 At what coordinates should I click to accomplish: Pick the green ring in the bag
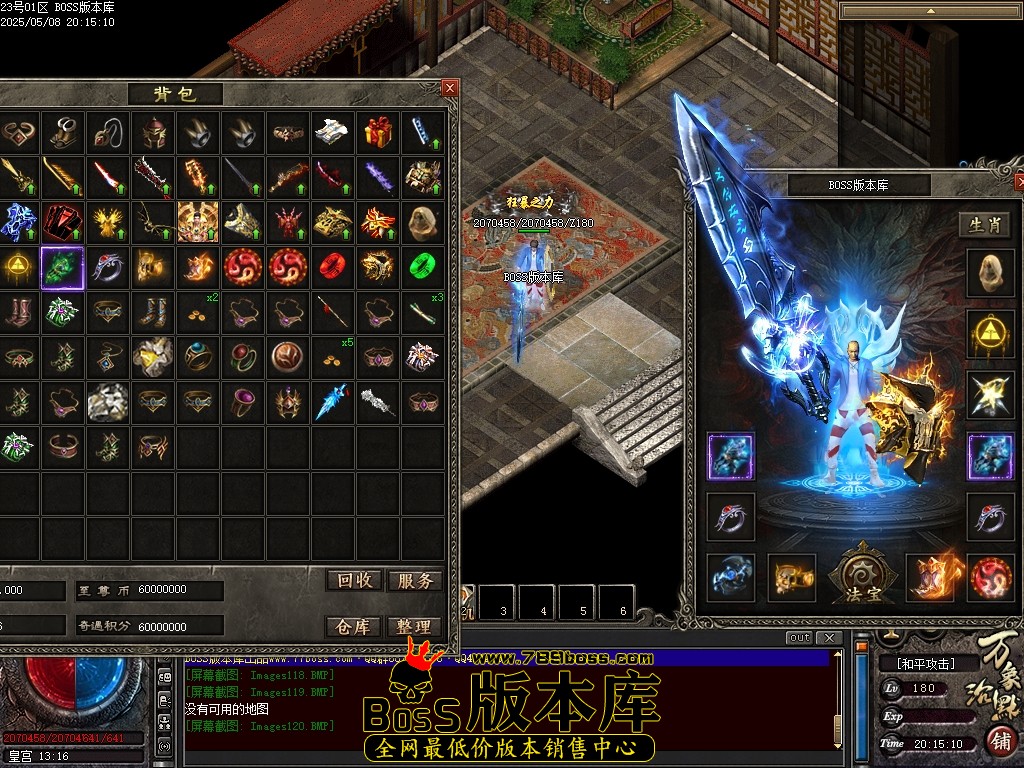(423, 267)
